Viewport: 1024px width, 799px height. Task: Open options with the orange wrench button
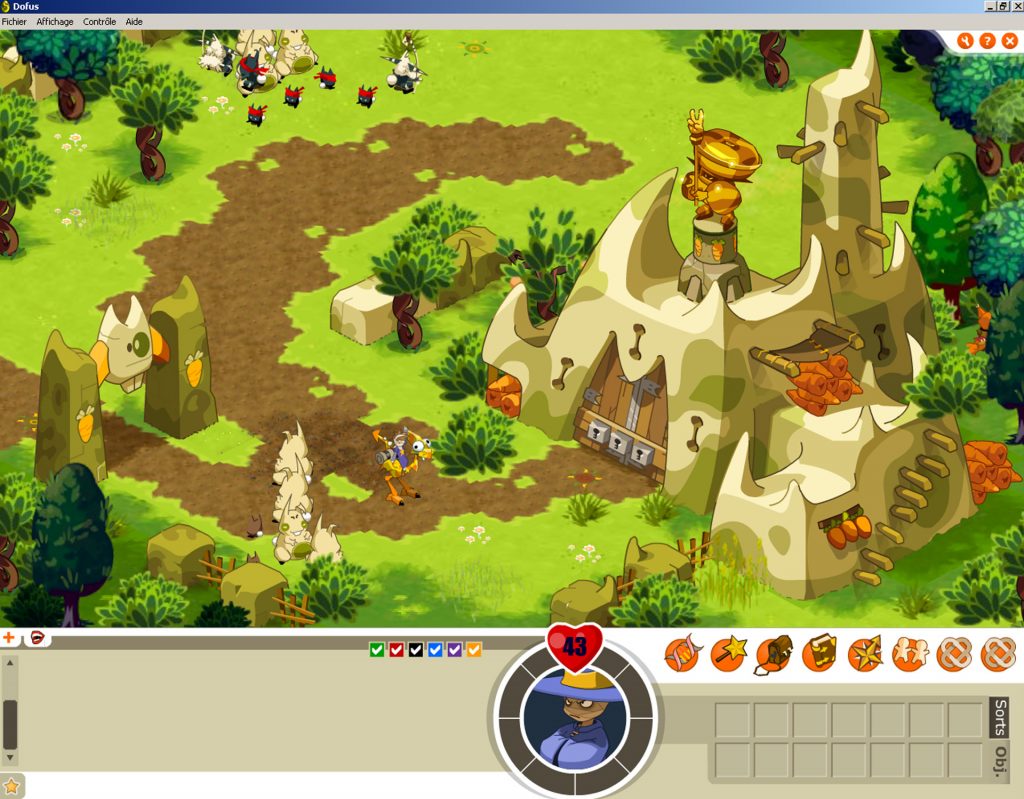(x=965, y=41)
